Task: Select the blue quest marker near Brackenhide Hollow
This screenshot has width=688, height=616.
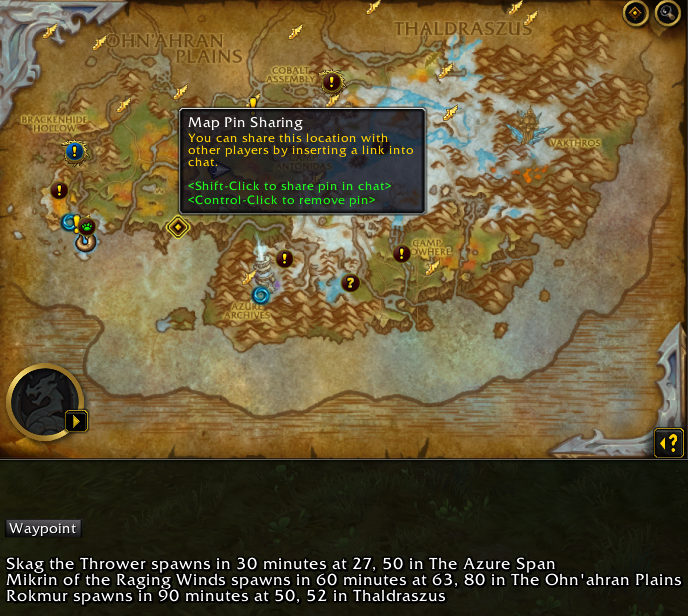Action: [74, 152]
